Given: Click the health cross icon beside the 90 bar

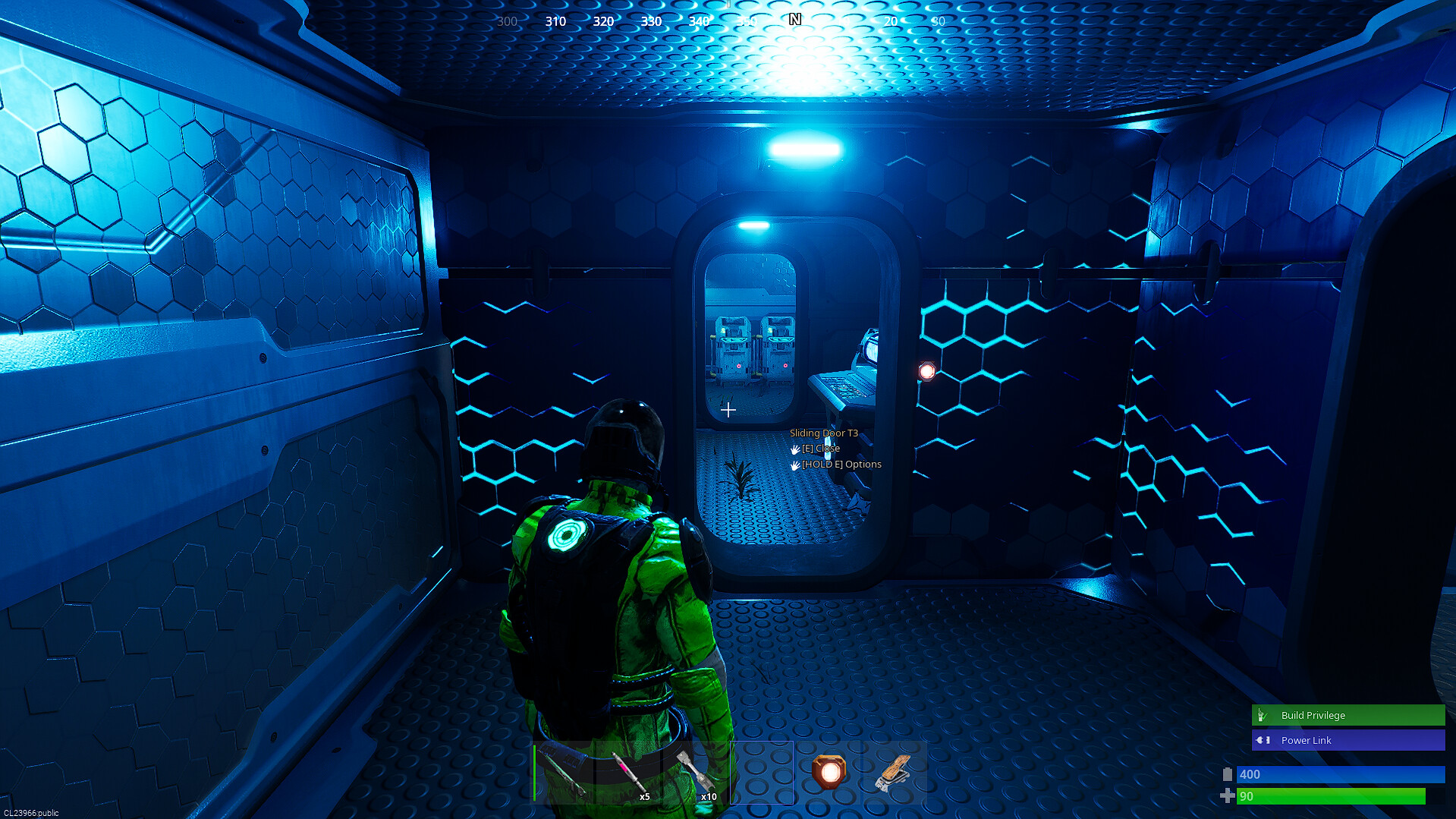Looking at the screenshot, I should click(1228, 797).
